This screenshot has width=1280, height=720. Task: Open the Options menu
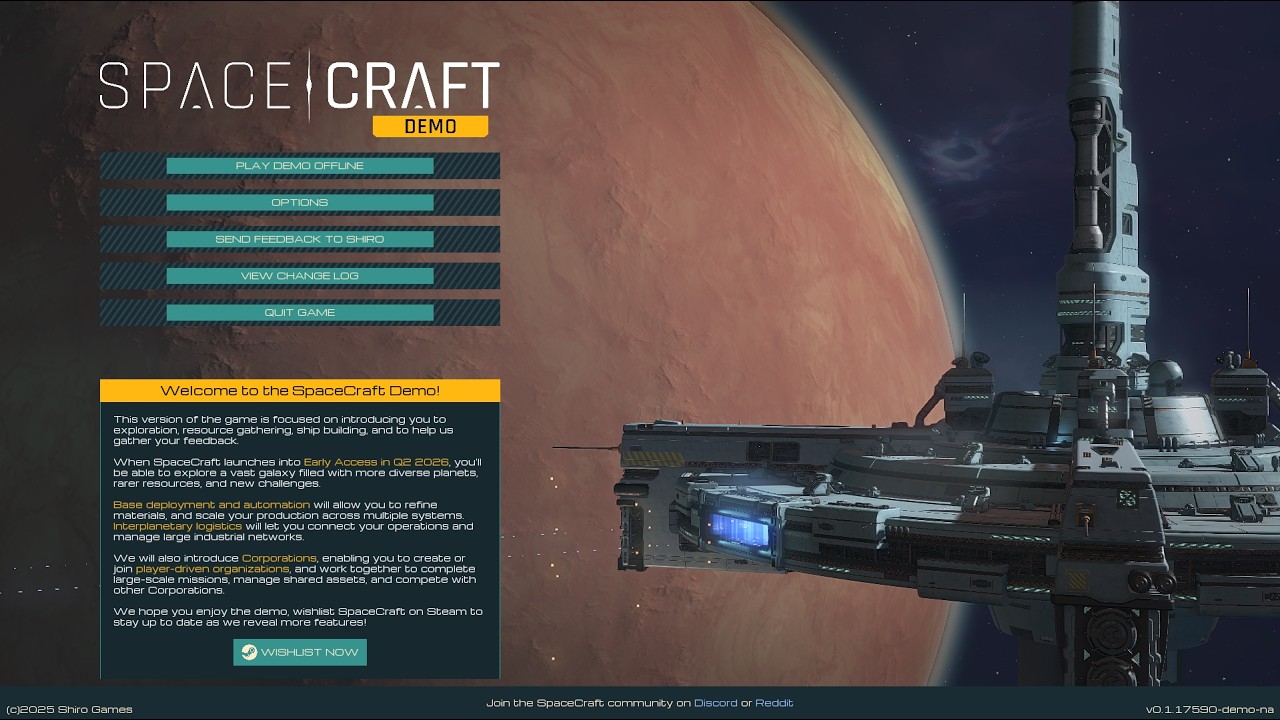pyautogui.click(x=299, y=202)
